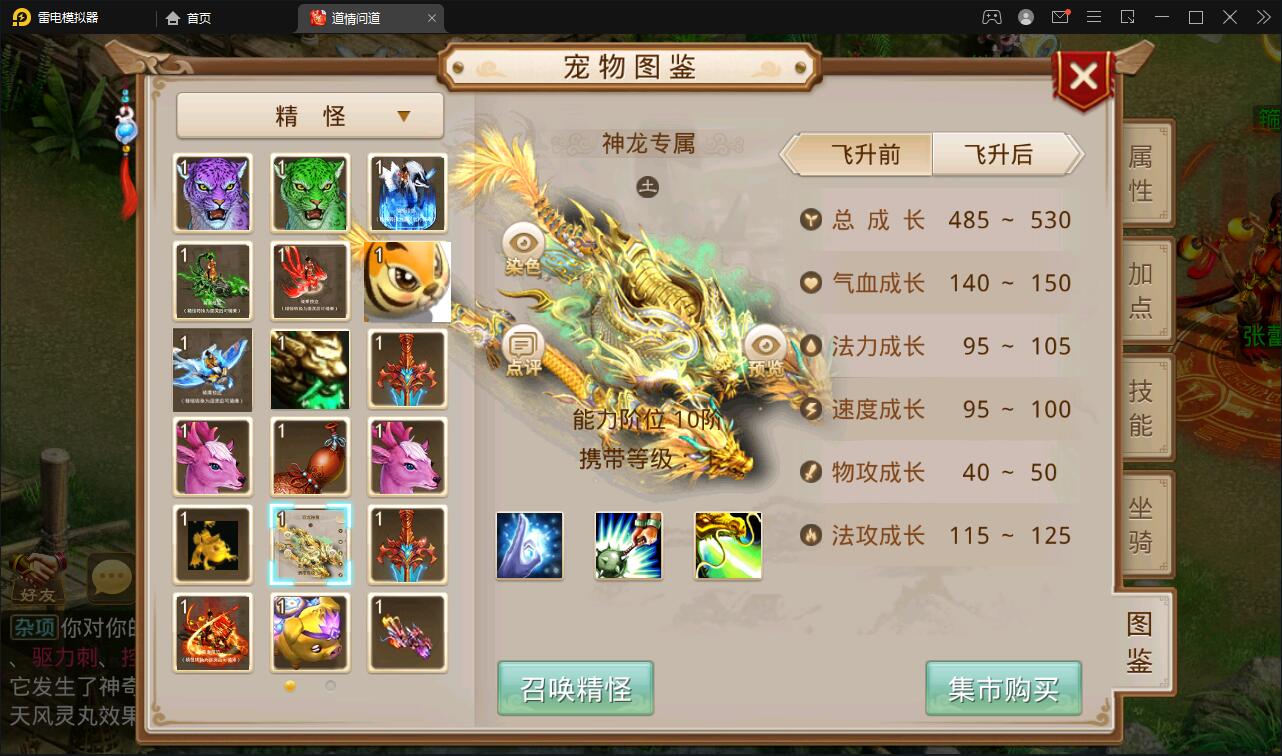The height and width of the screenshot is (756, 1282).
Task: Click the 集市购买 button
Action: (1003, 689)
